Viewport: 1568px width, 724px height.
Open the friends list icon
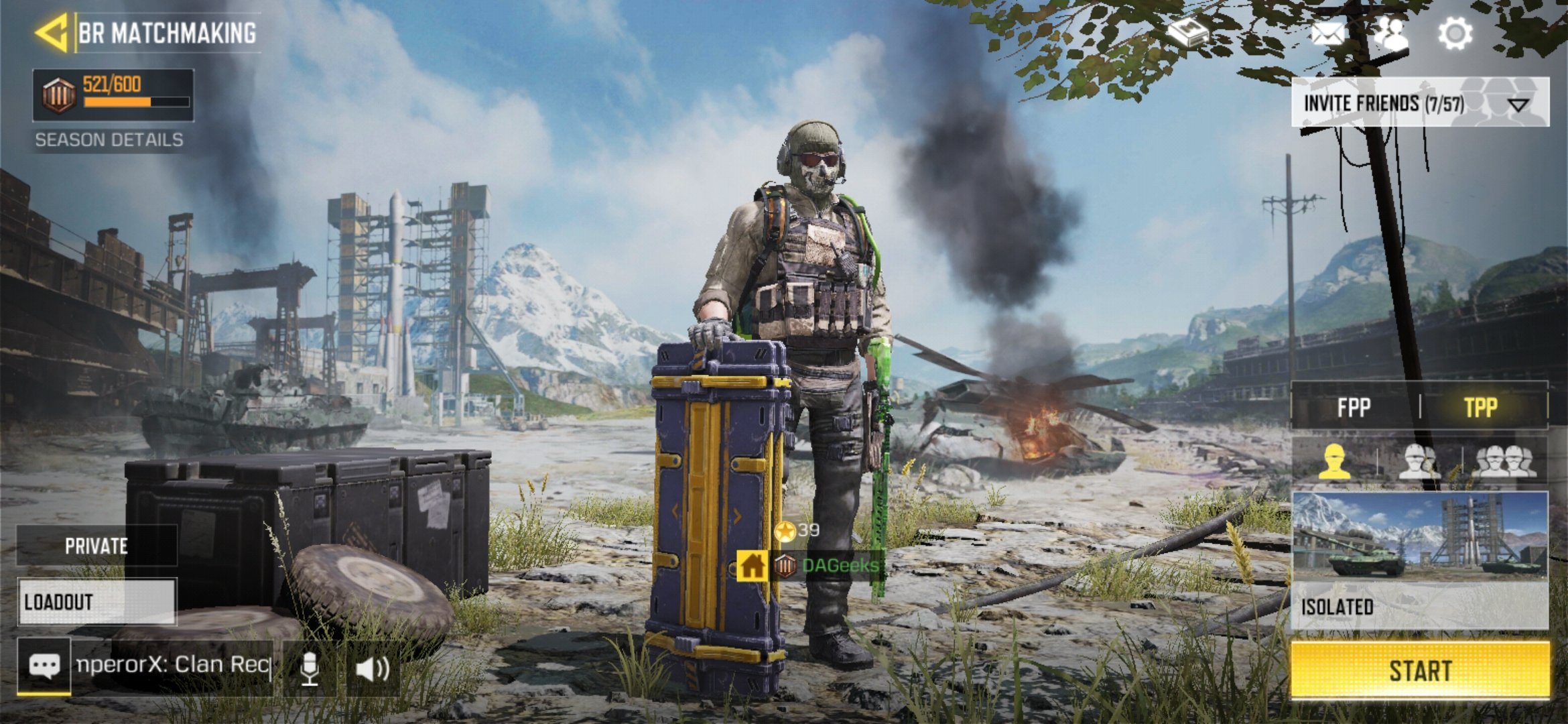click(x=1391, y=32)
